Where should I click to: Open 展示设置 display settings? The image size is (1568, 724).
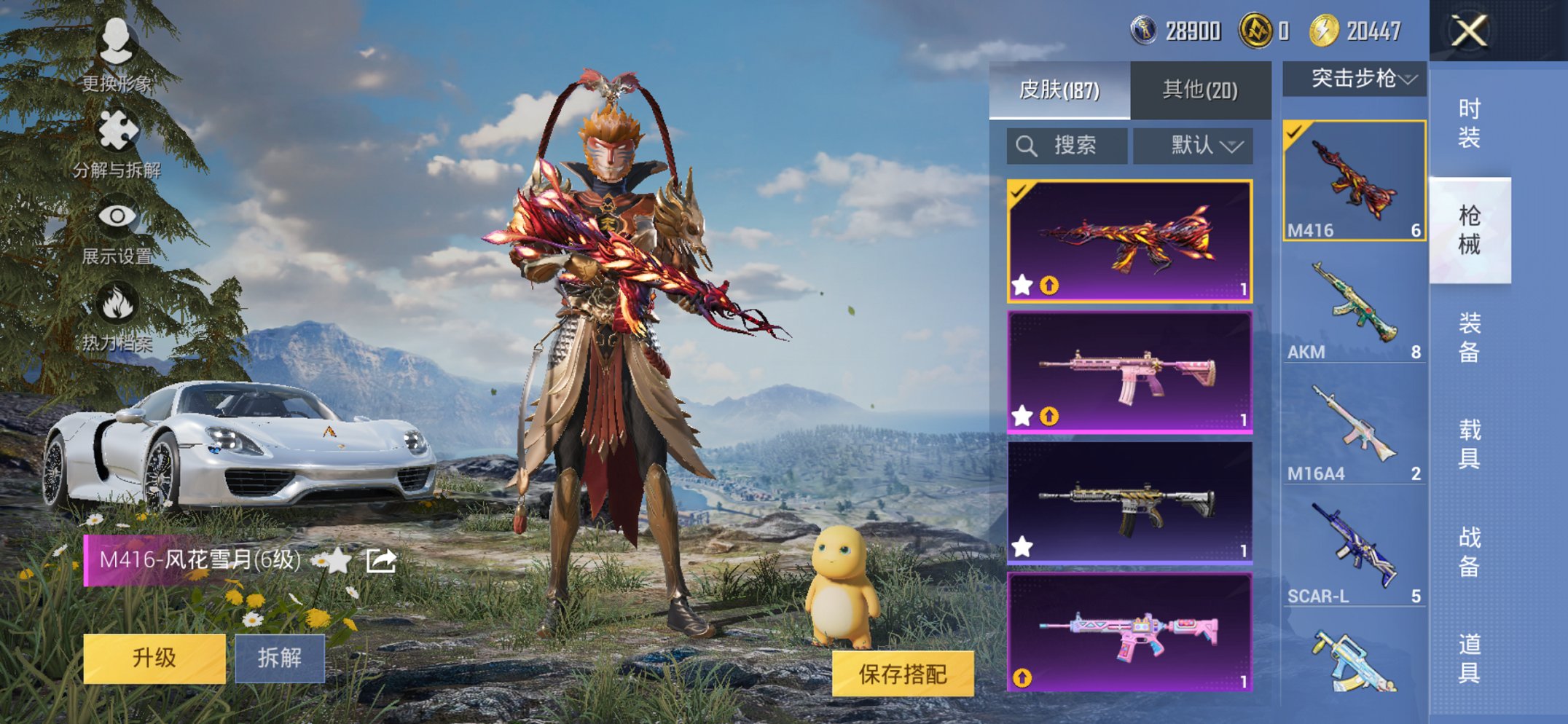point(119,216)
